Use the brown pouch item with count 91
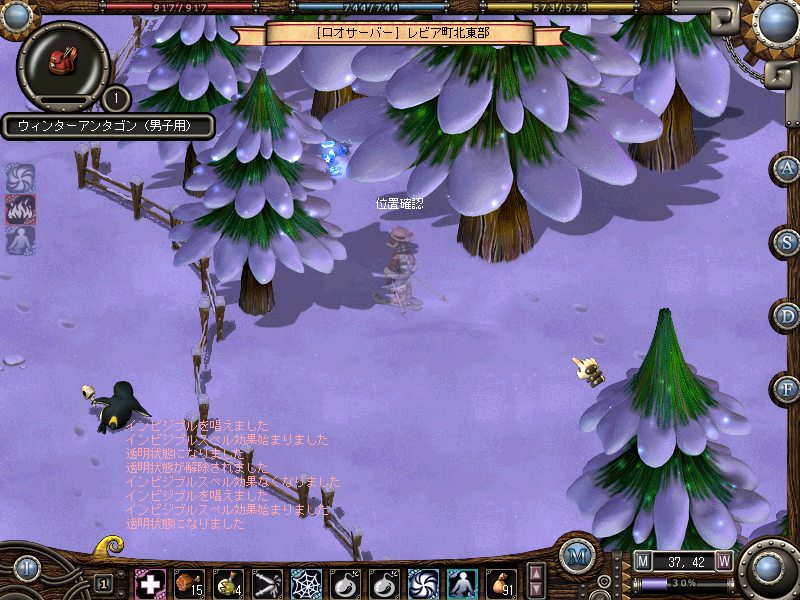Screen dimensions: 800x600 click(x=501, y=583)
